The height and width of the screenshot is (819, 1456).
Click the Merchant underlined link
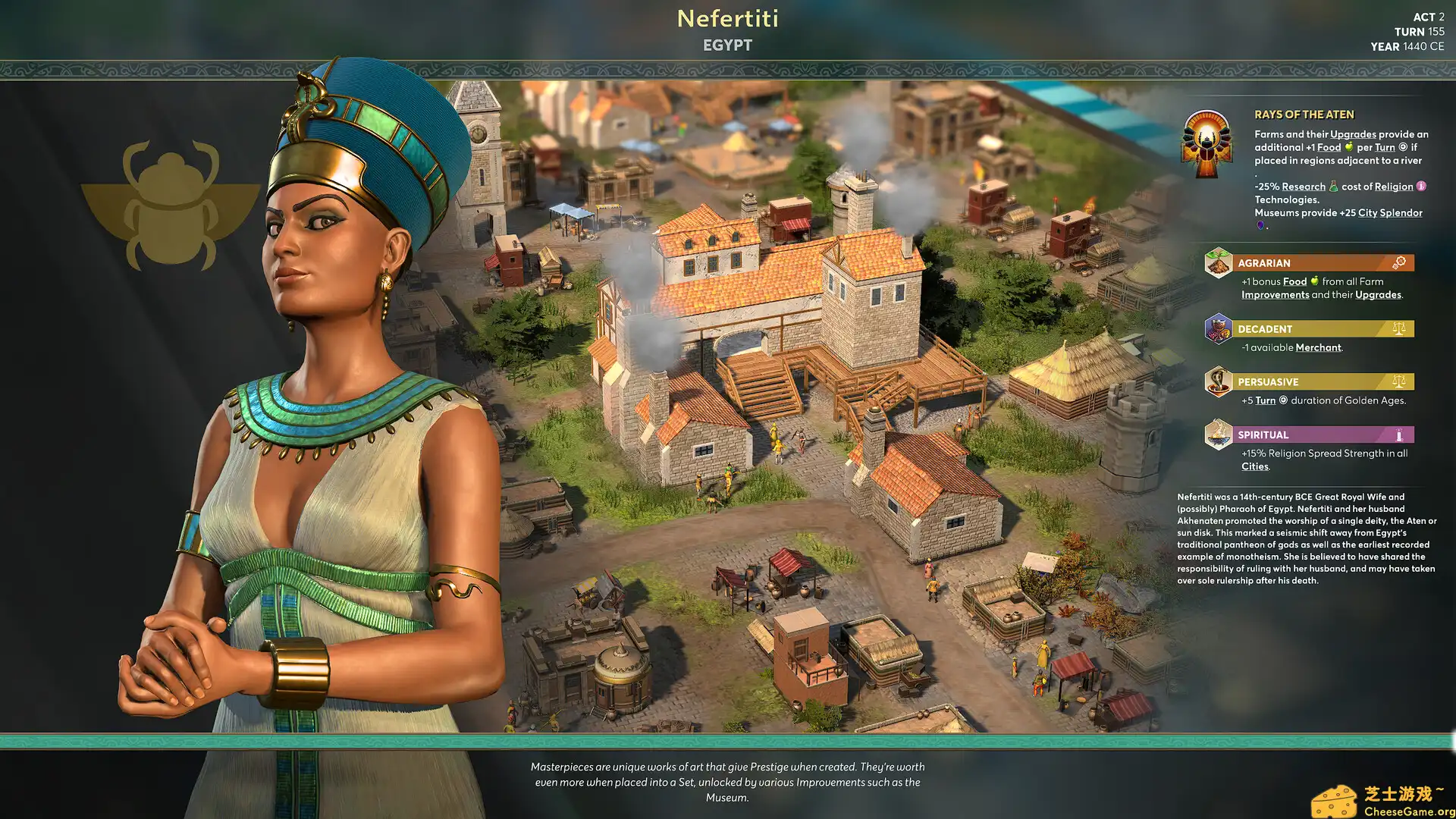pos(1317,347)
